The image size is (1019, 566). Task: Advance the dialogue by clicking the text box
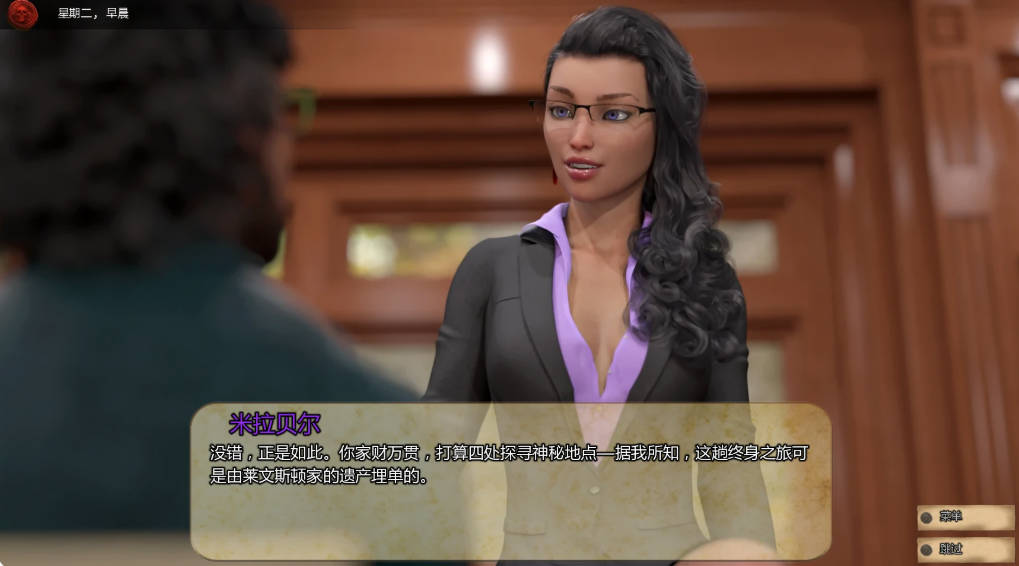(510, 481)
